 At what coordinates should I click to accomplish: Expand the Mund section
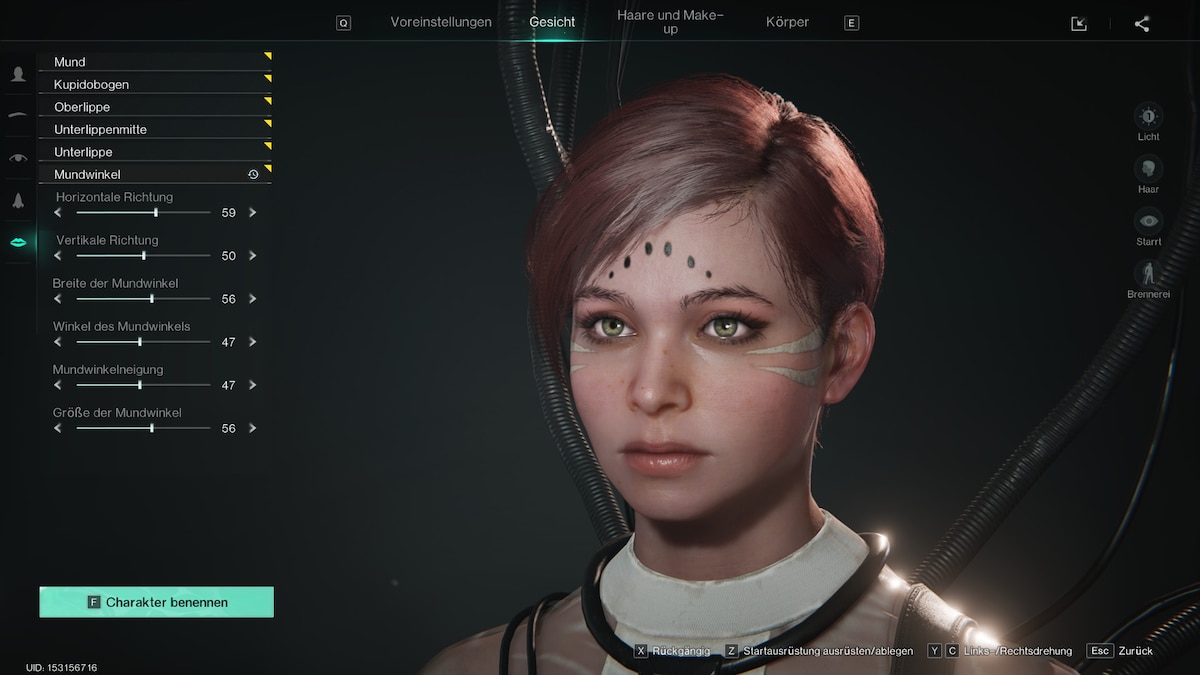pyautogui.click(x=155, y=62)
